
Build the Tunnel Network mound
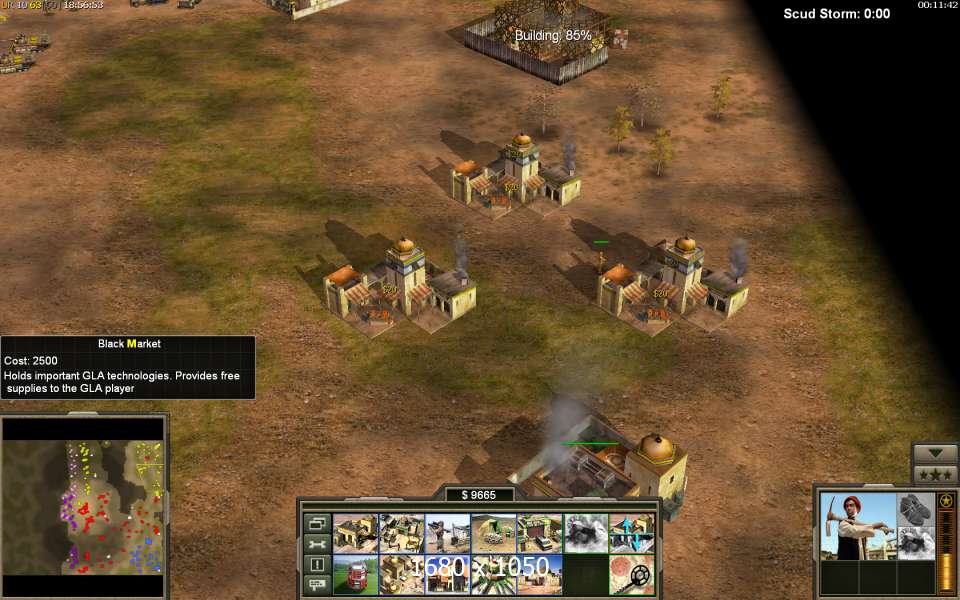[494, 534]
